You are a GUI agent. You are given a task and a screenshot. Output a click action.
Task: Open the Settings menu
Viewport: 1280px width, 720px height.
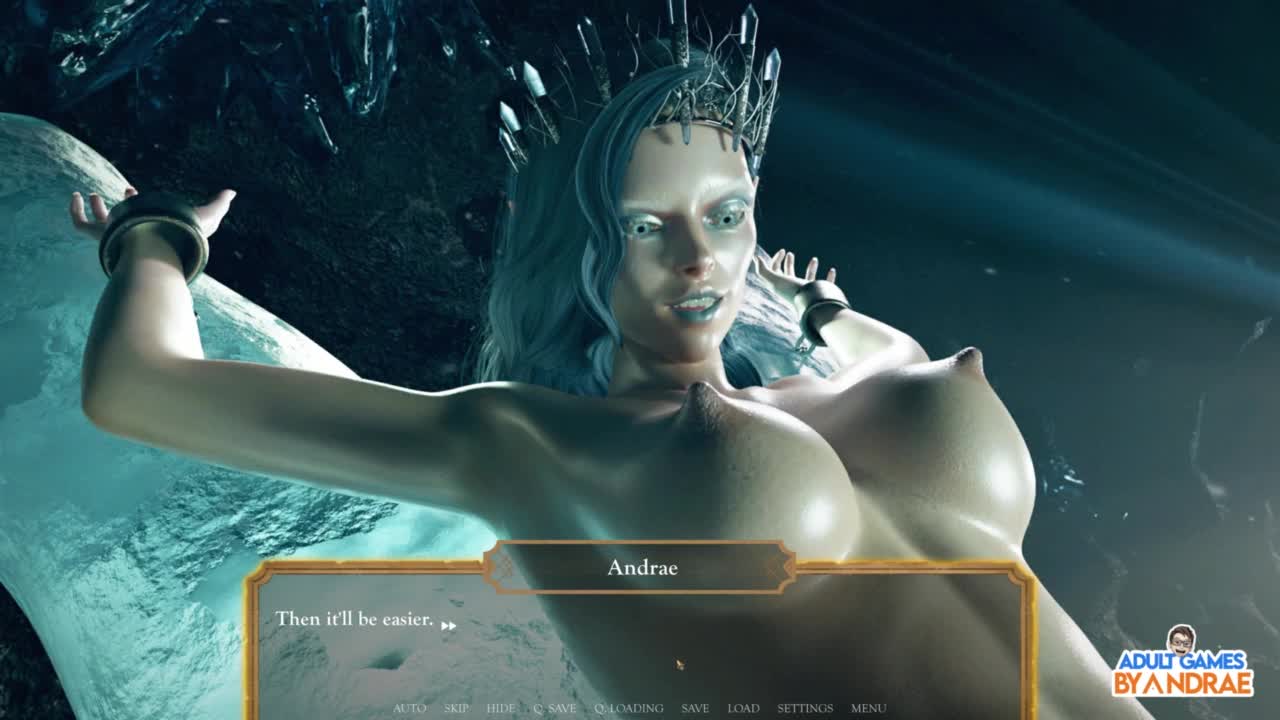(805, 708)
